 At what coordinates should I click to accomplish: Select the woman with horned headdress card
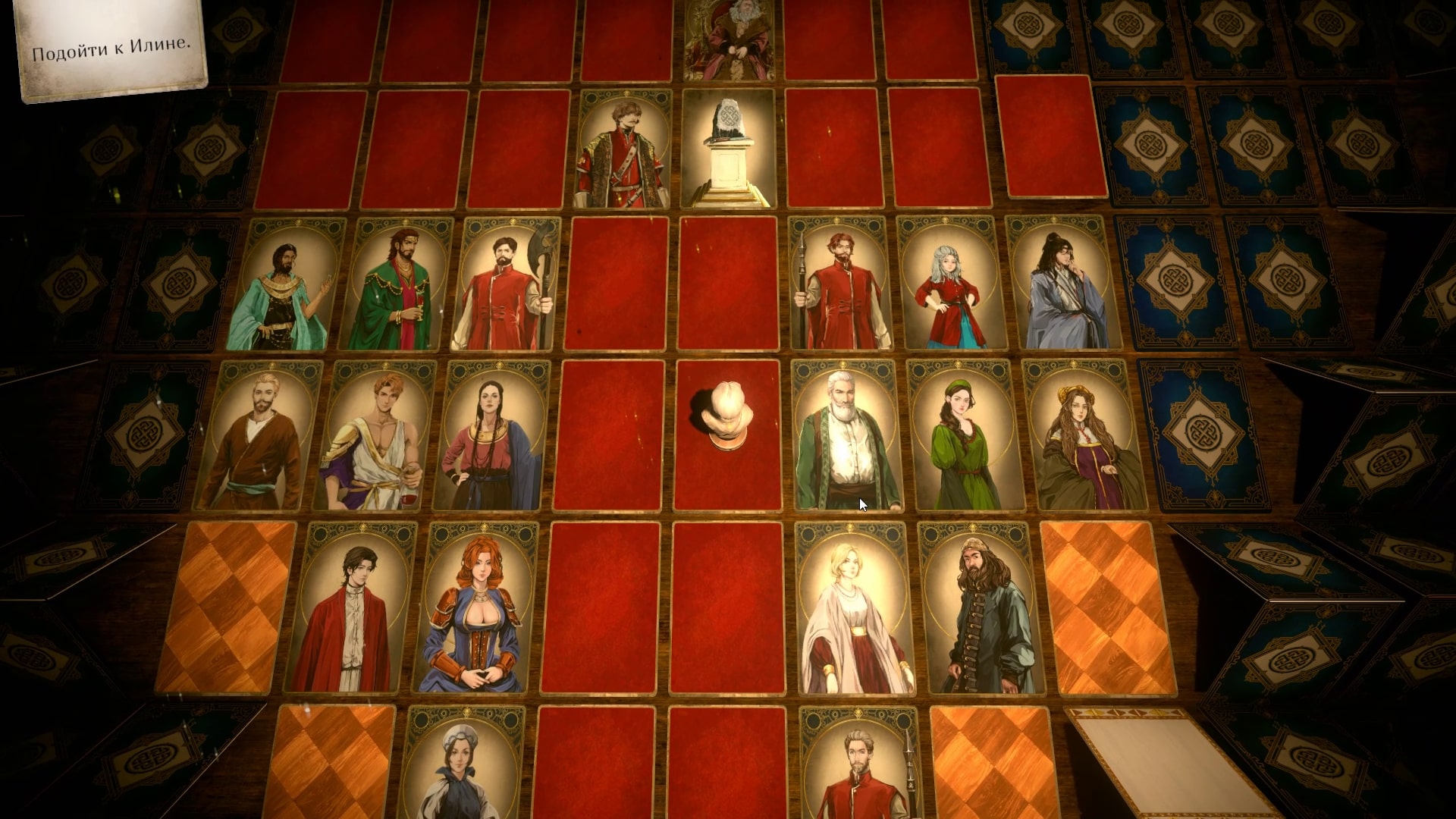[1084, 435]
